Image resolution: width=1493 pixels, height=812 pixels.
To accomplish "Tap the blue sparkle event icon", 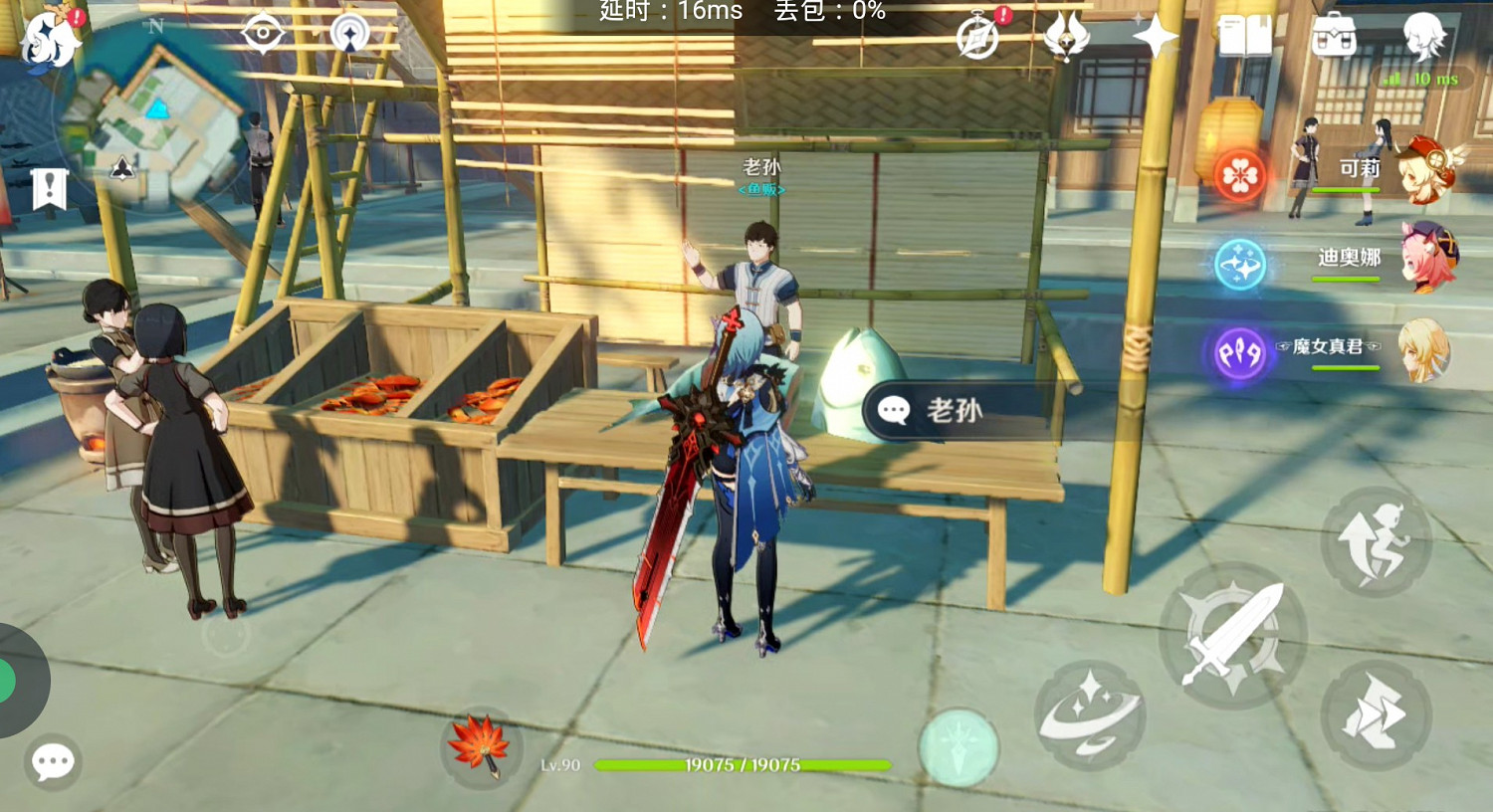I will click(x=1236, y=266).
